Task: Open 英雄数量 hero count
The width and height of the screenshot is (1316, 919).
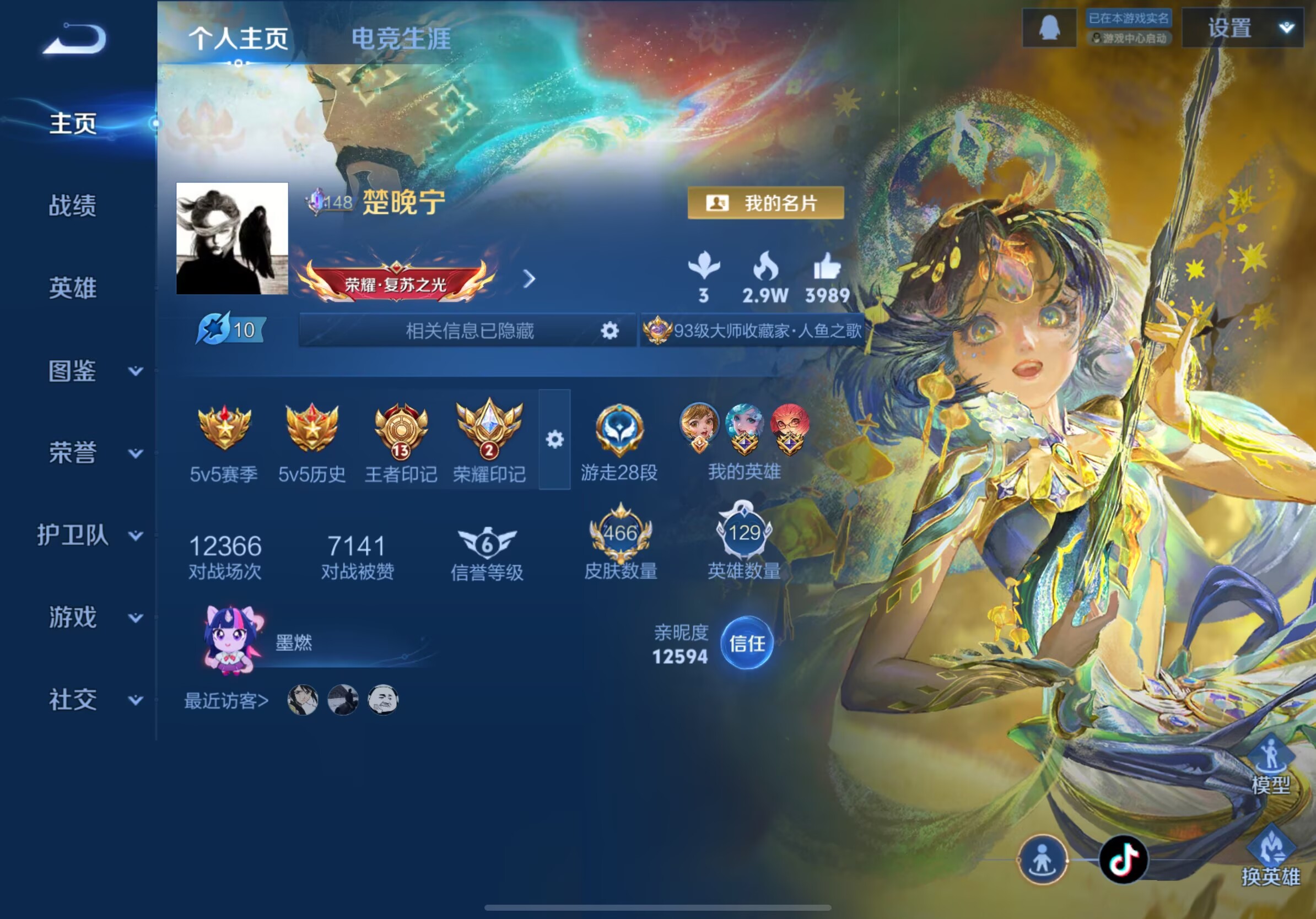Action: (x=744, y=541)
